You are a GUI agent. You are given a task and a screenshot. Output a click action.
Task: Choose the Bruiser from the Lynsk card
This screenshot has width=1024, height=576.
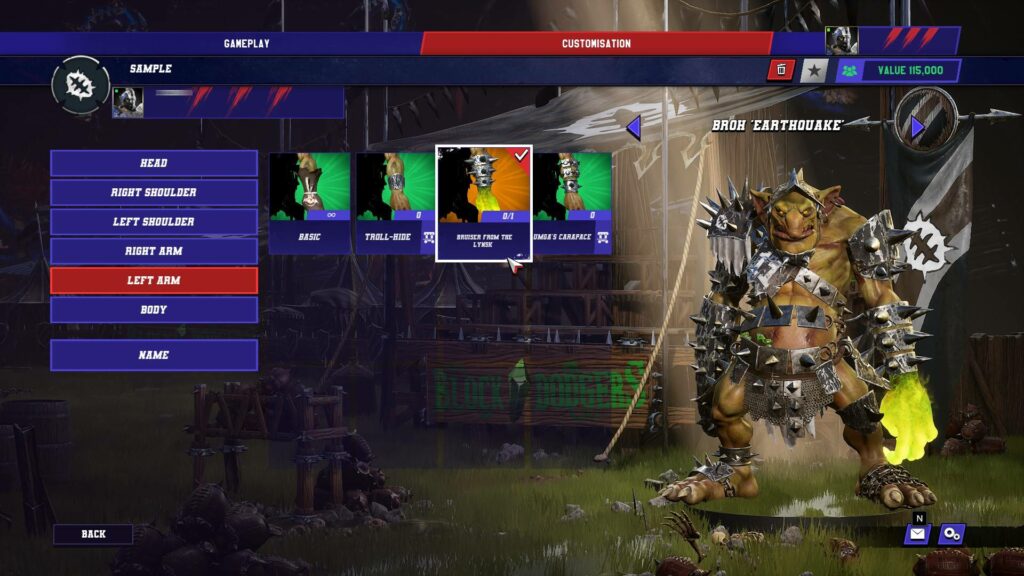484,203
